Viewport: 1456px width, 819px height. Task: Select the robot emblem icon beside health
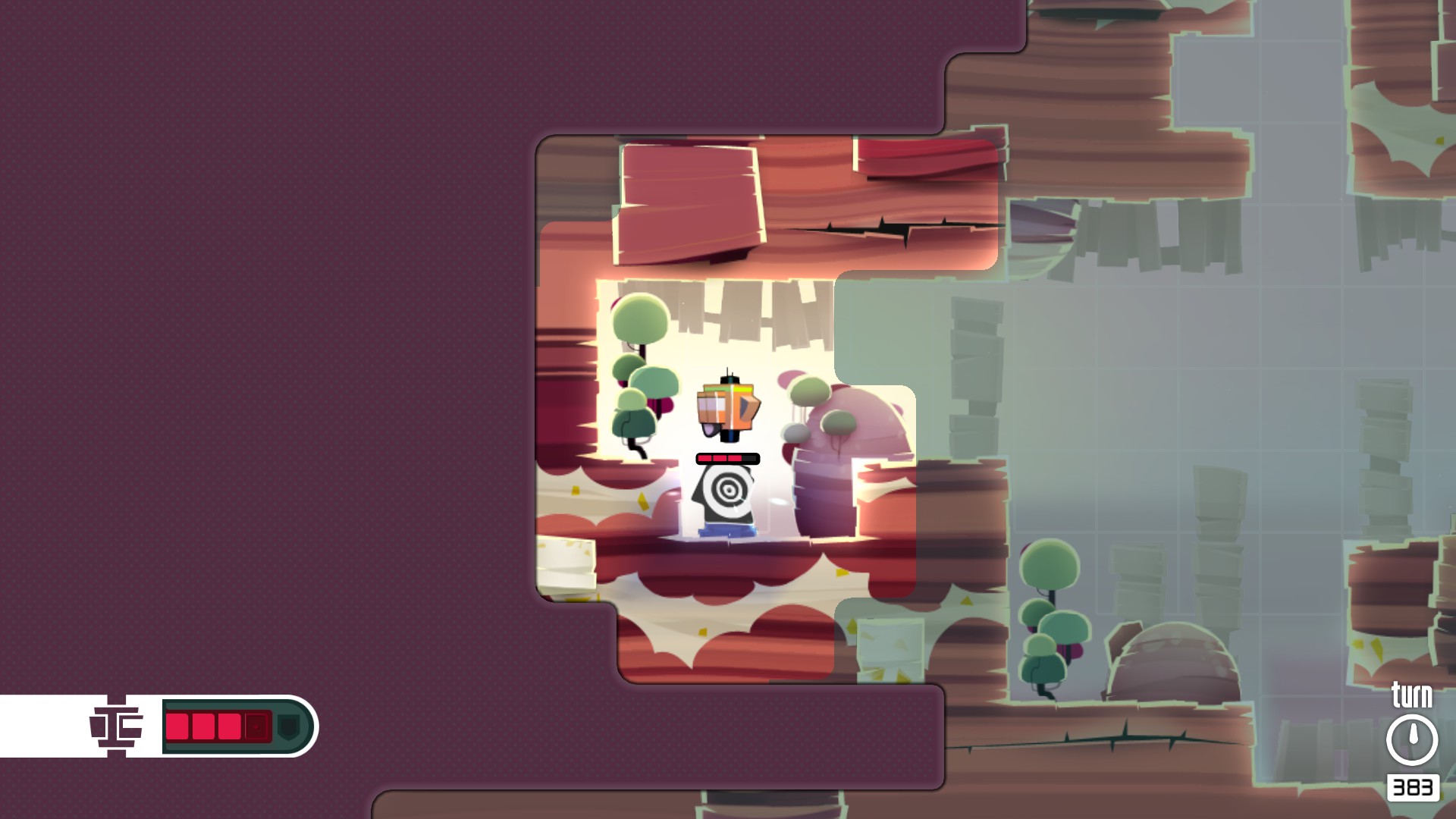pyautogui.click(x=116, y=726)
